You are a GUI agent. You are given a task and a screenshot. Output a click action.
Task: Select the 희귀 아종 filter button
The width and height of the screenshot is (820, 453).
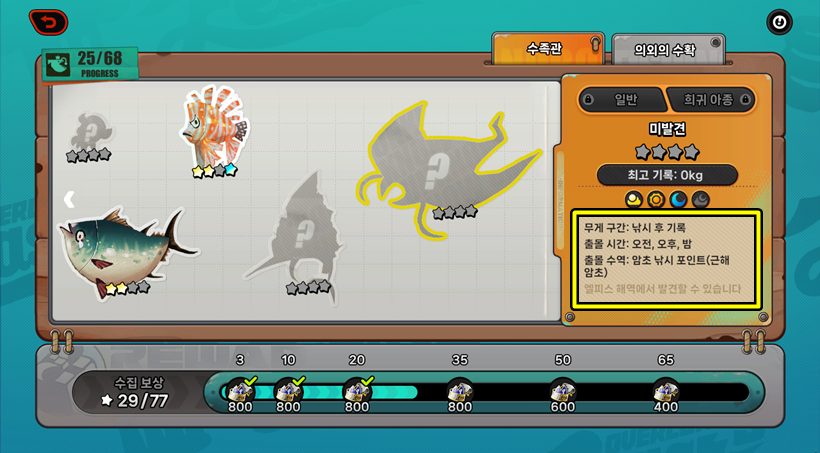pos(710,99)
